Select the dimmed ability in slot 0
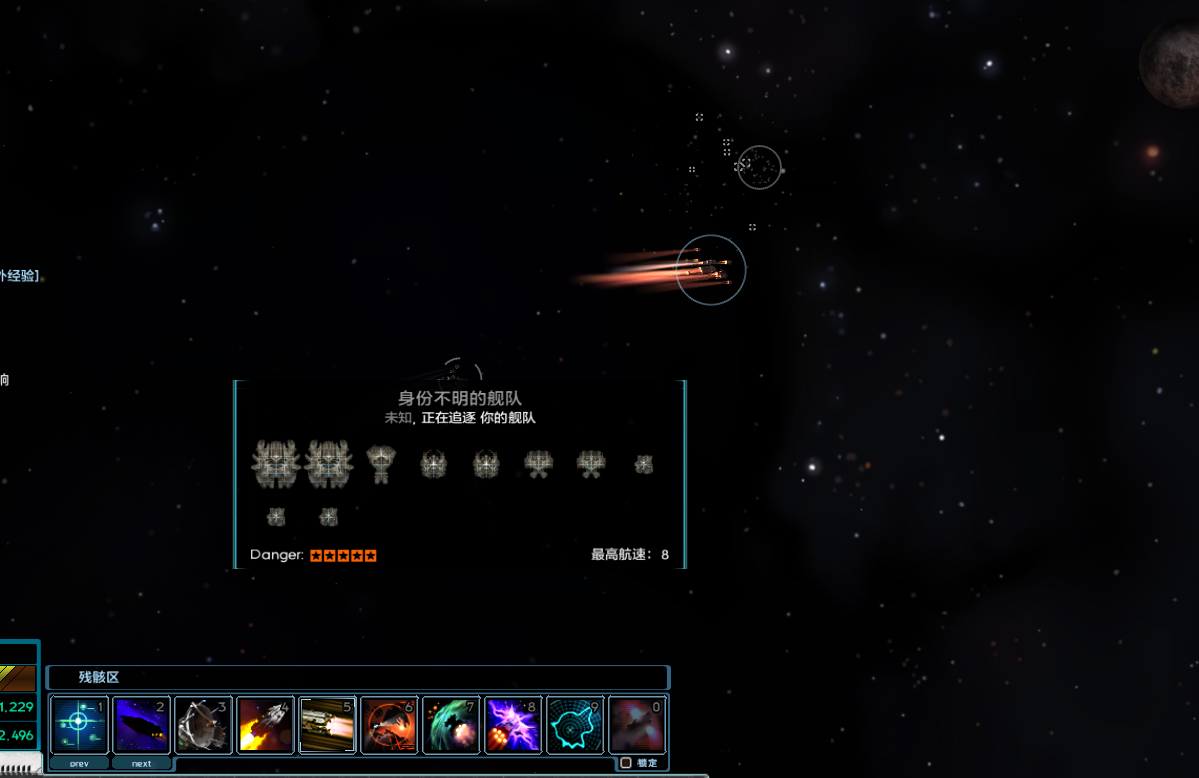 click(637, 724)
